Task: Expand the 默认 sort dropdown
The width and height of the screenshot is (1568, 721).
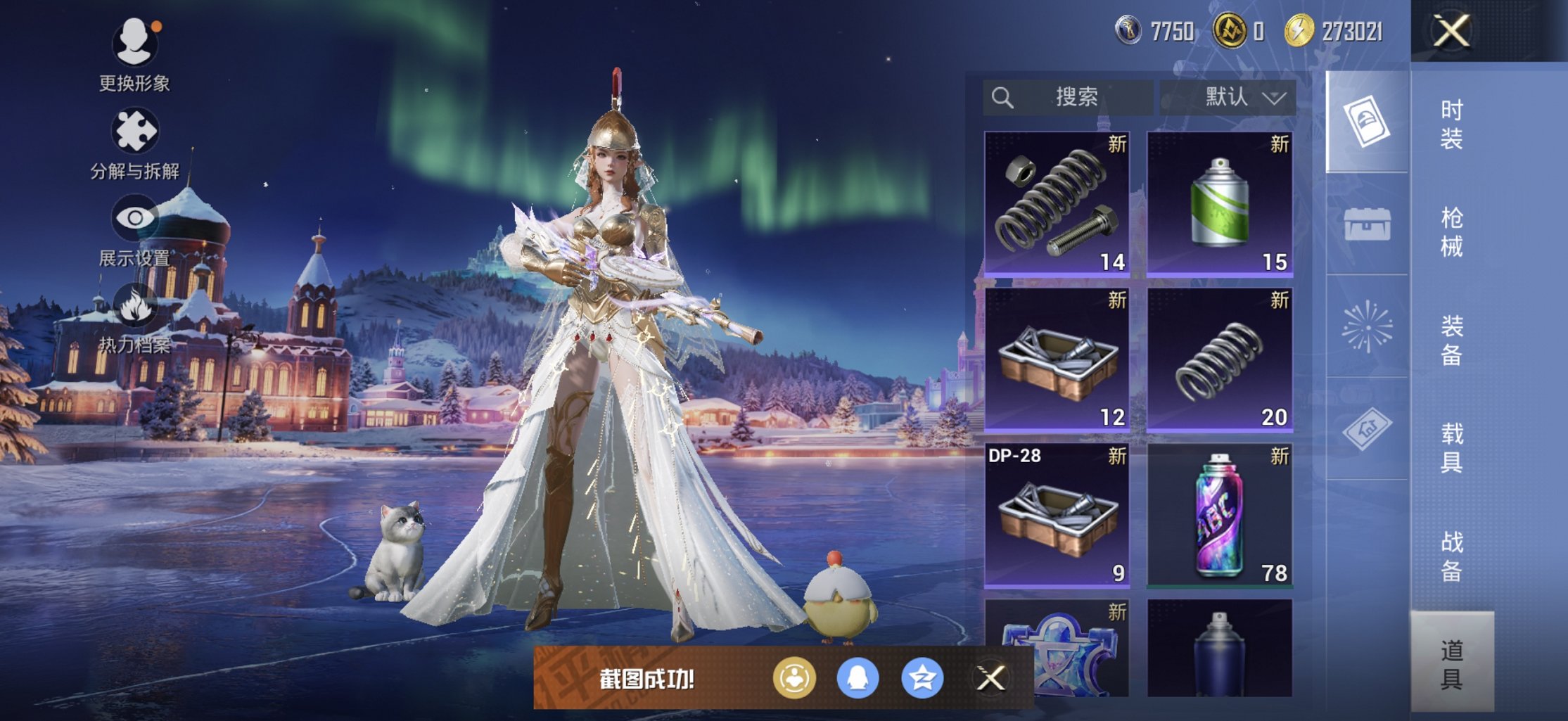Action: 1228,97
